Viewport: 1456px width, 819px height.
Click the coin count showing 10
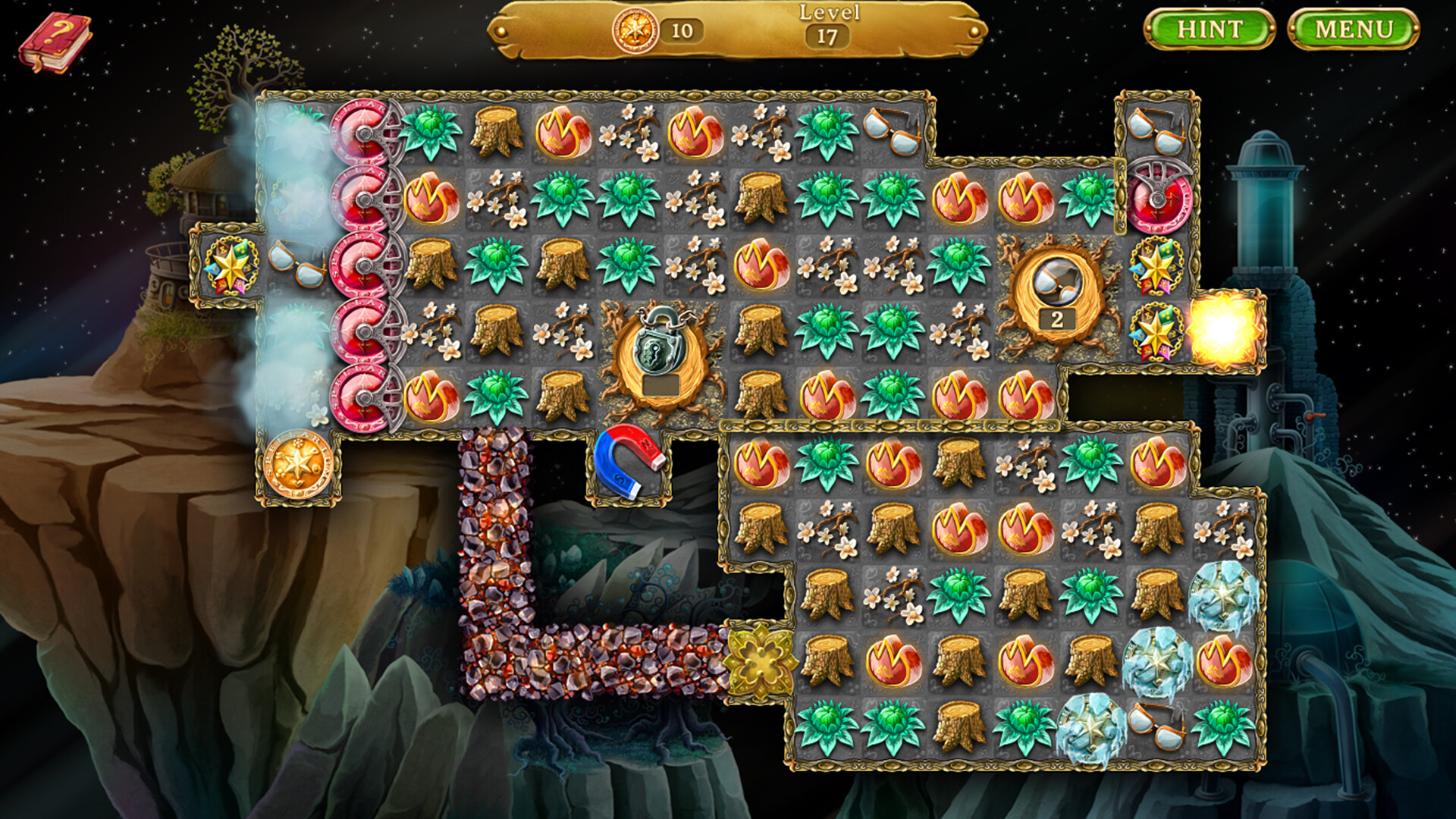coord(680,30)
